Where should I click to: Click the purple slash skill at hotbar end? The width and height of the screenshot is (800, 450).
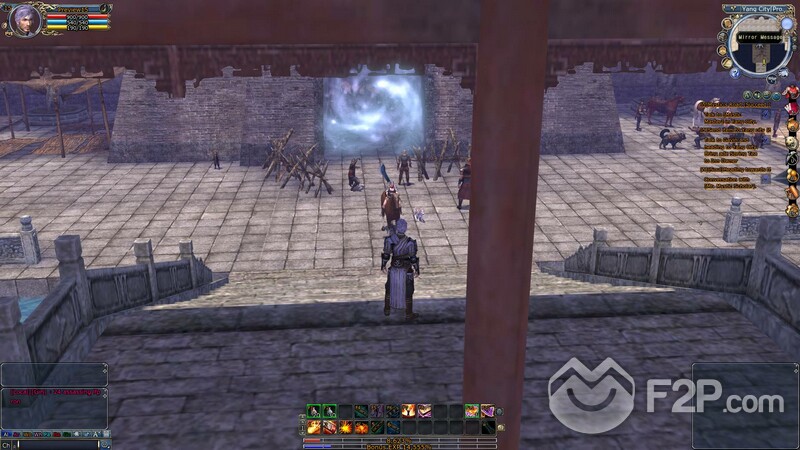(488, 411)
